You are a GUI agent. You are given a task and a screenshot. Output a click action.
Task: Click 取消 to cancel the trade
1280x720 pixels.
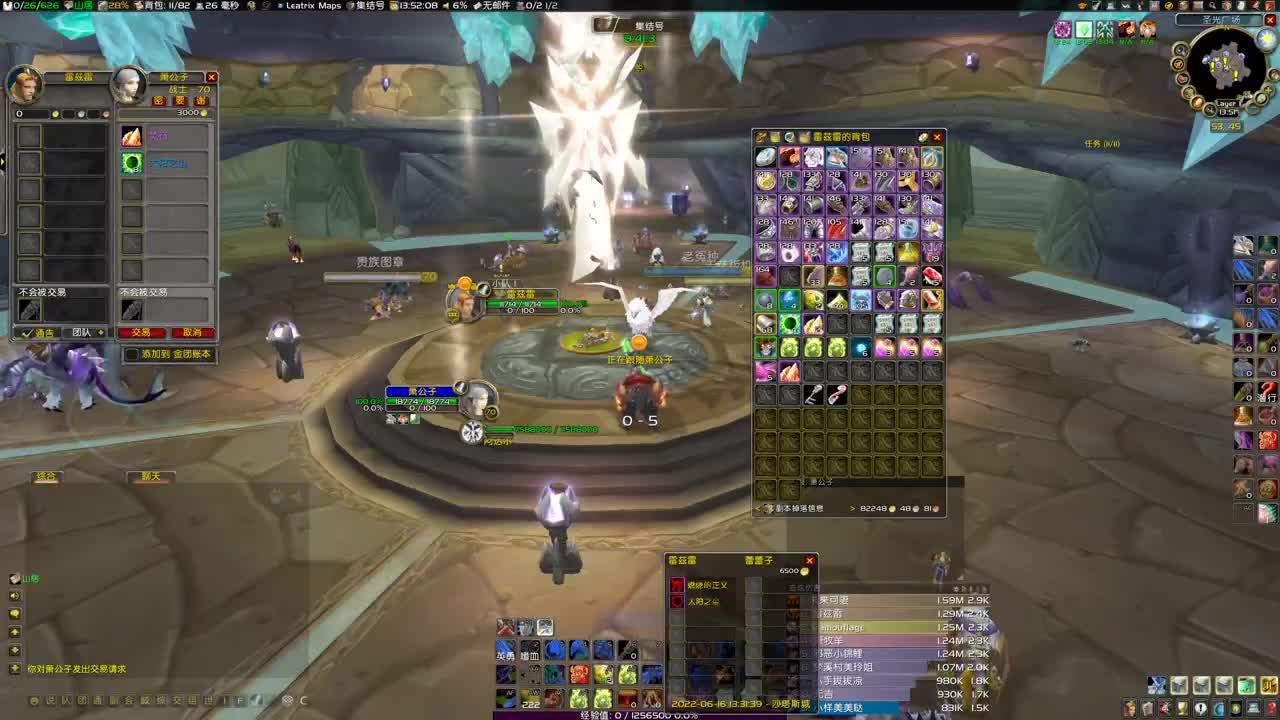[x=192, y=332]
